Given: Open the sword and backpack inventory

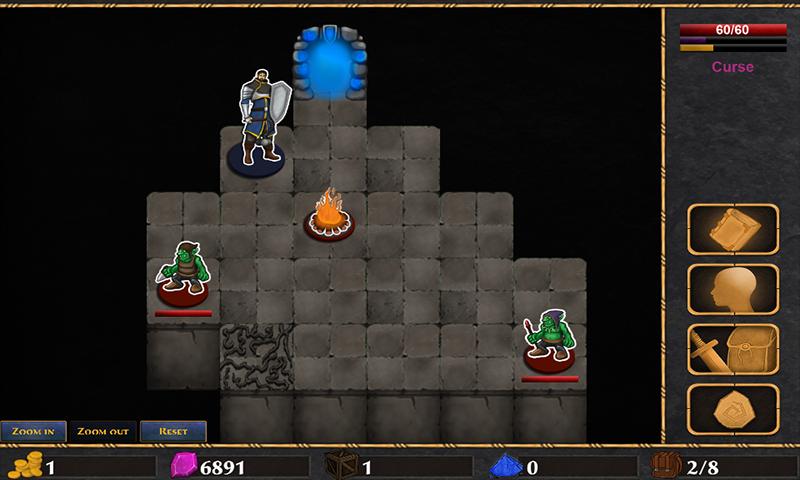Looking at the screenshot, I should click(733, 349).
